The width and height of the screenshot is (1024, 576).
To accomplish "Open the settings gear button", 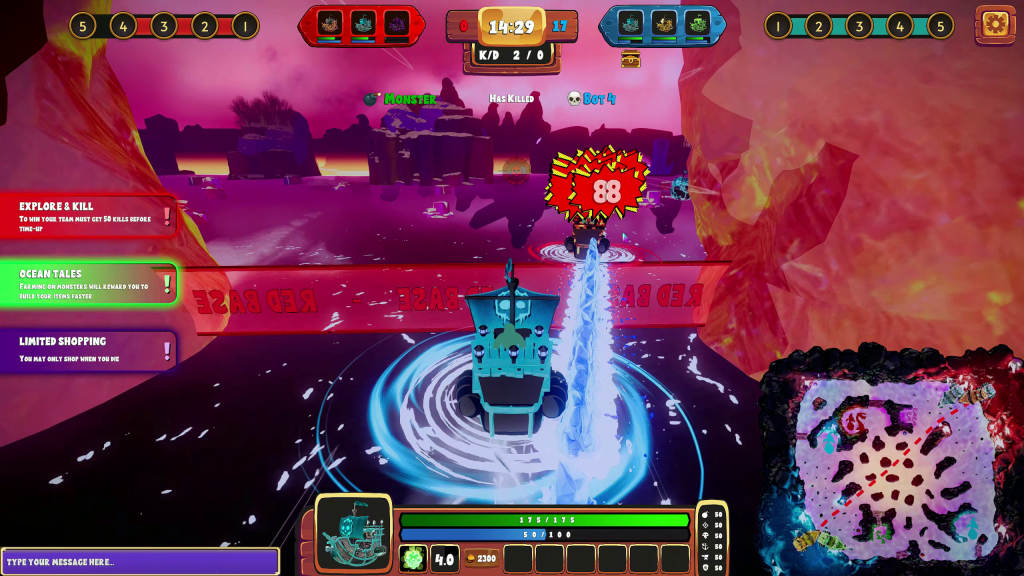I will pyautogui.click(x=995, y=24).
